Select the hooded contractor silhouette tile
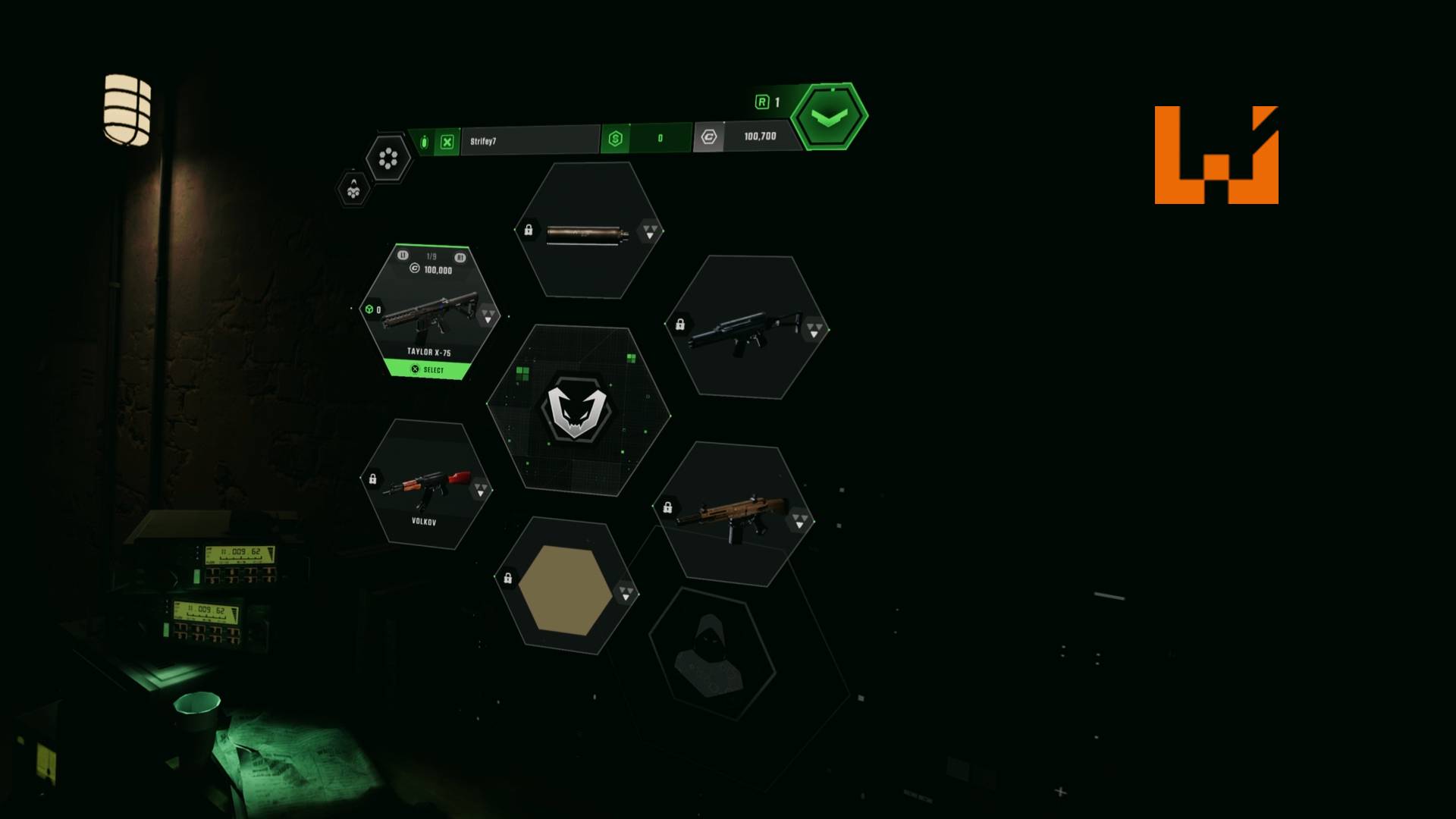1456x819 pixels. coord(711,656)
